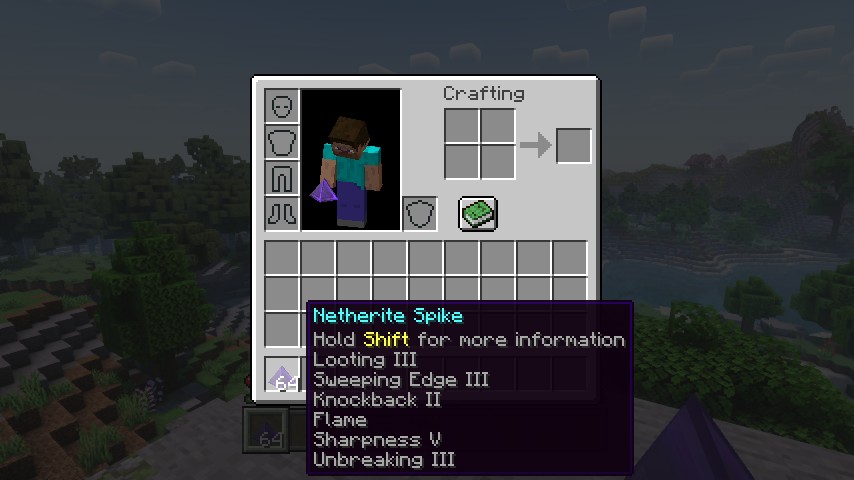This screenshot has height=480, width=854.
Task: Click the leggings armor slot
Action: [282, 178]
